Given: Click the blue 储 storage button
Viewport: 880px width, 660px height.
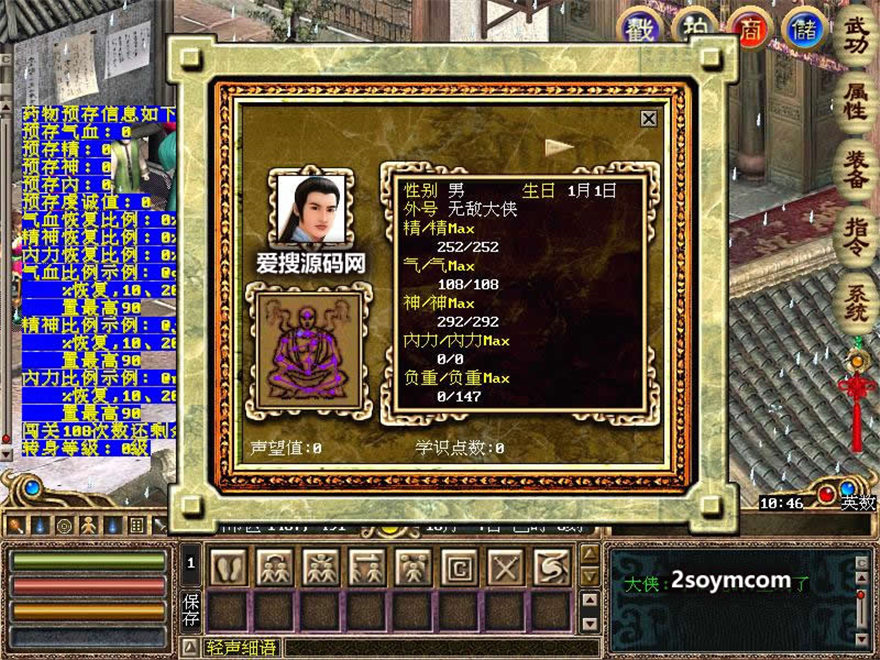Looking at the screenshot, I should click(802, 29).
